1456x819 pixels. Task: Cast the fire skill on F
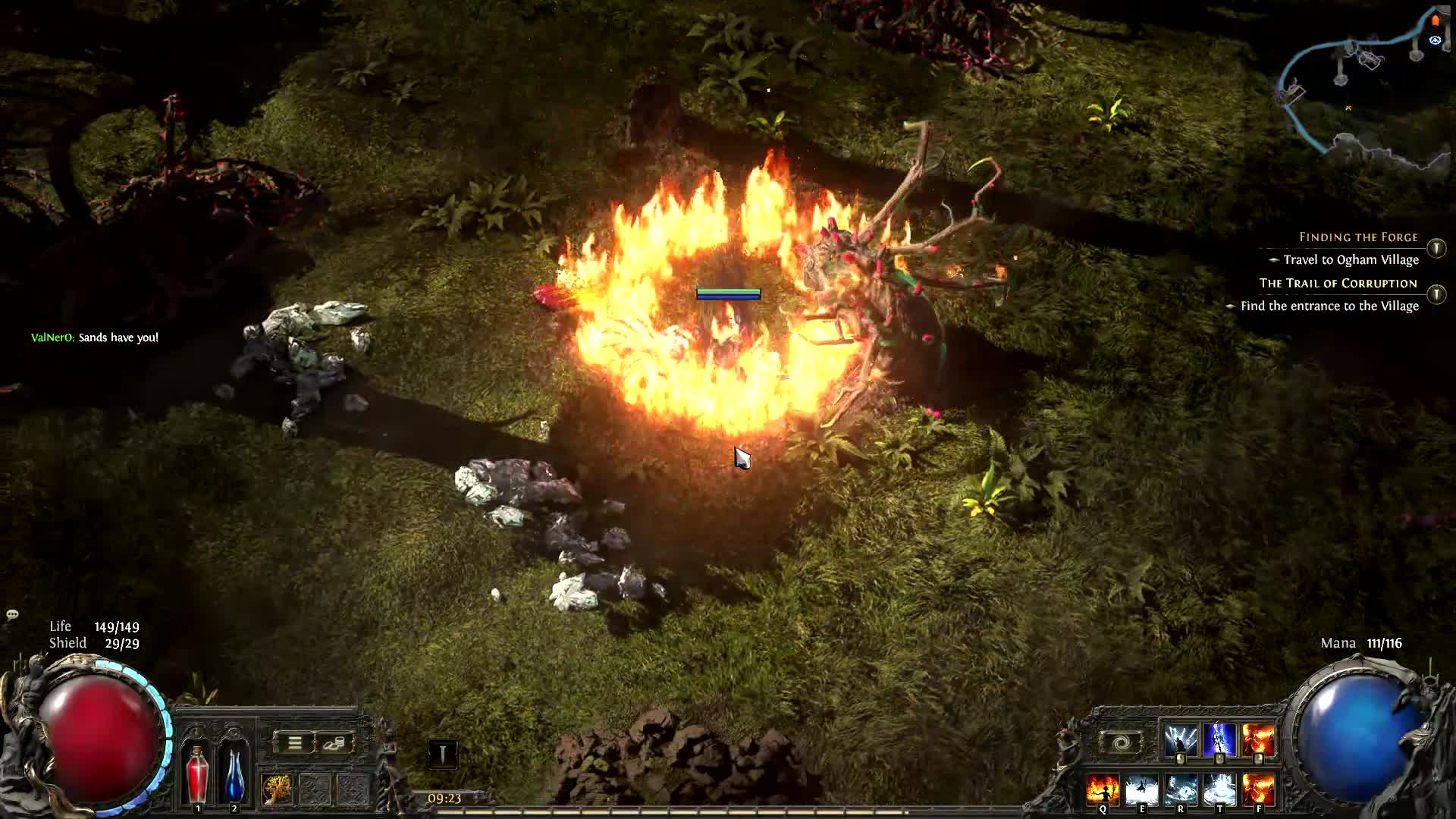coord(1259,790)
